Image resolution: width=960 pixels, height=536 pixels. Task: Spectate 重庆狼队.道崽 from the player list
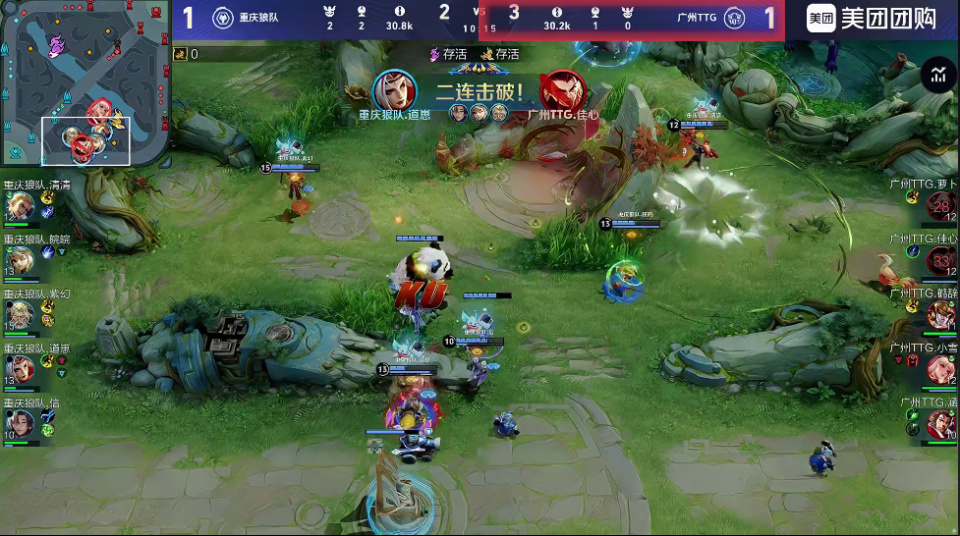click(x=19, y=369)
